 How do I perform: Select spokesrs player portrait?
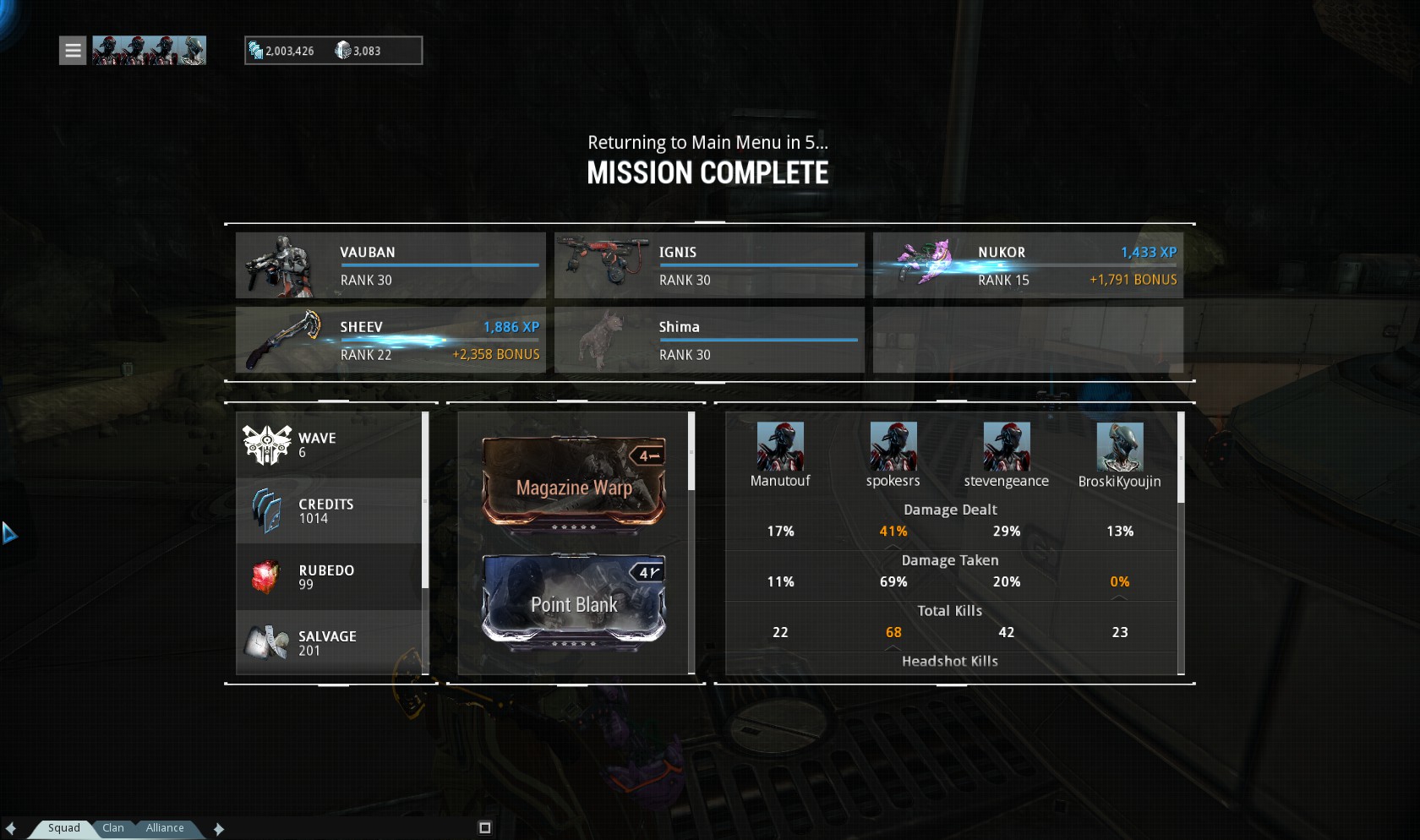[893, 446]
